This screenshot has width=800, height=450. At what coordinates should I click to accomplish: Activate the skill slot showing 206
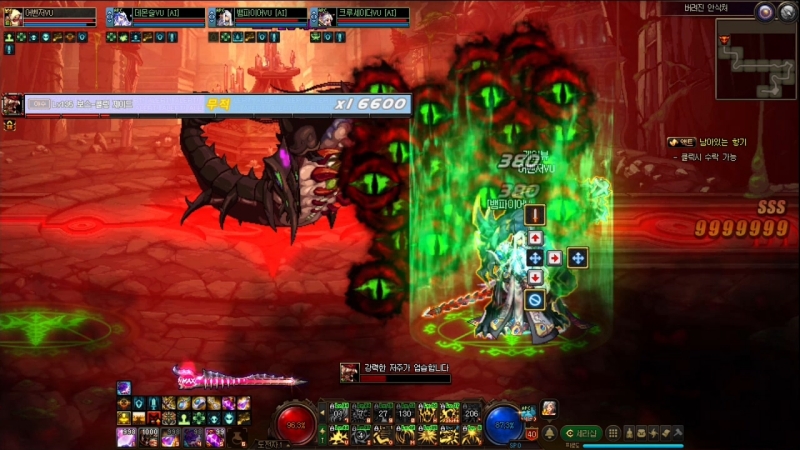coord(471,411)
